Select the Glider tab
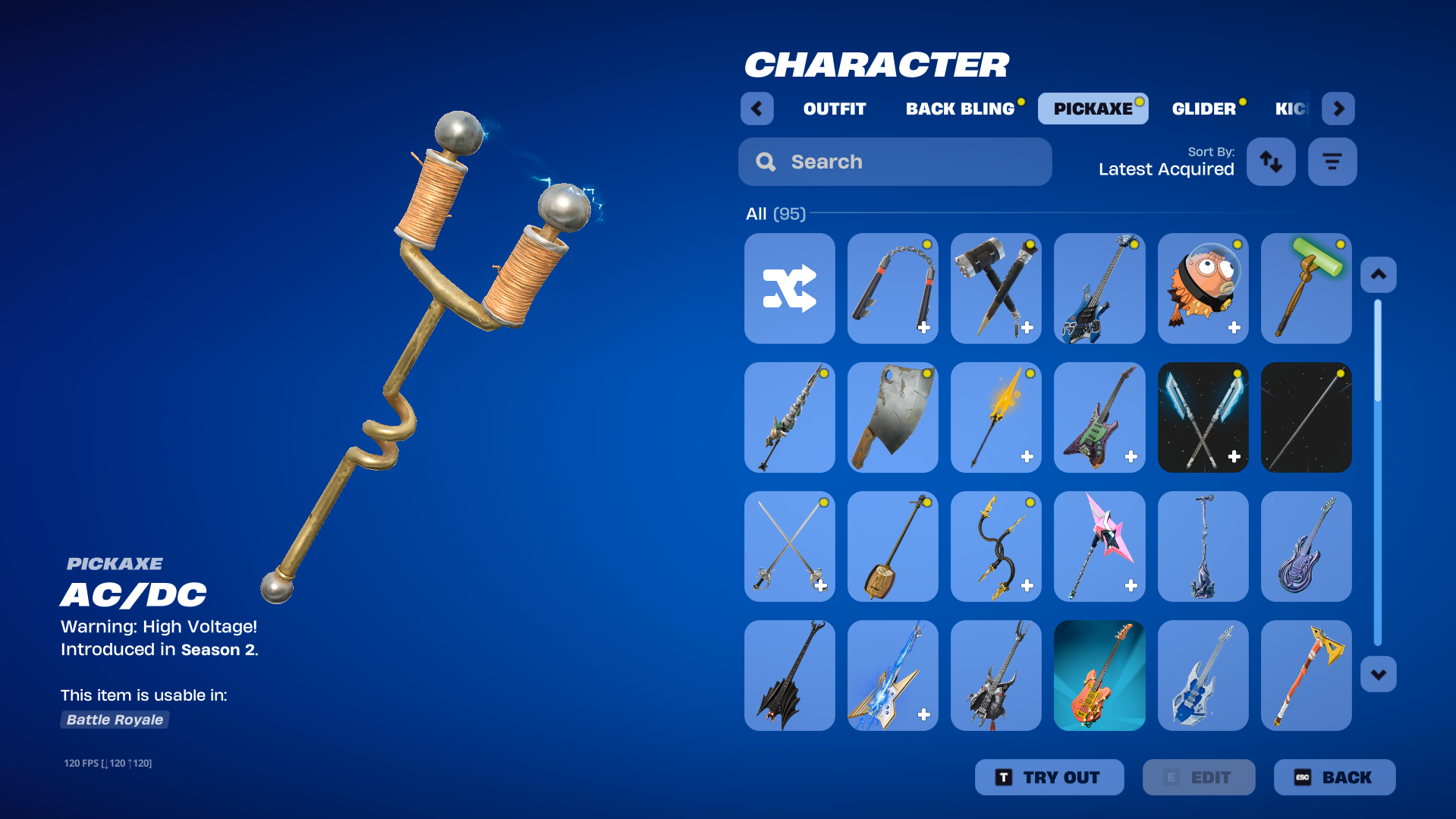Screen dimensions: 1456x819 (1203, 109)
